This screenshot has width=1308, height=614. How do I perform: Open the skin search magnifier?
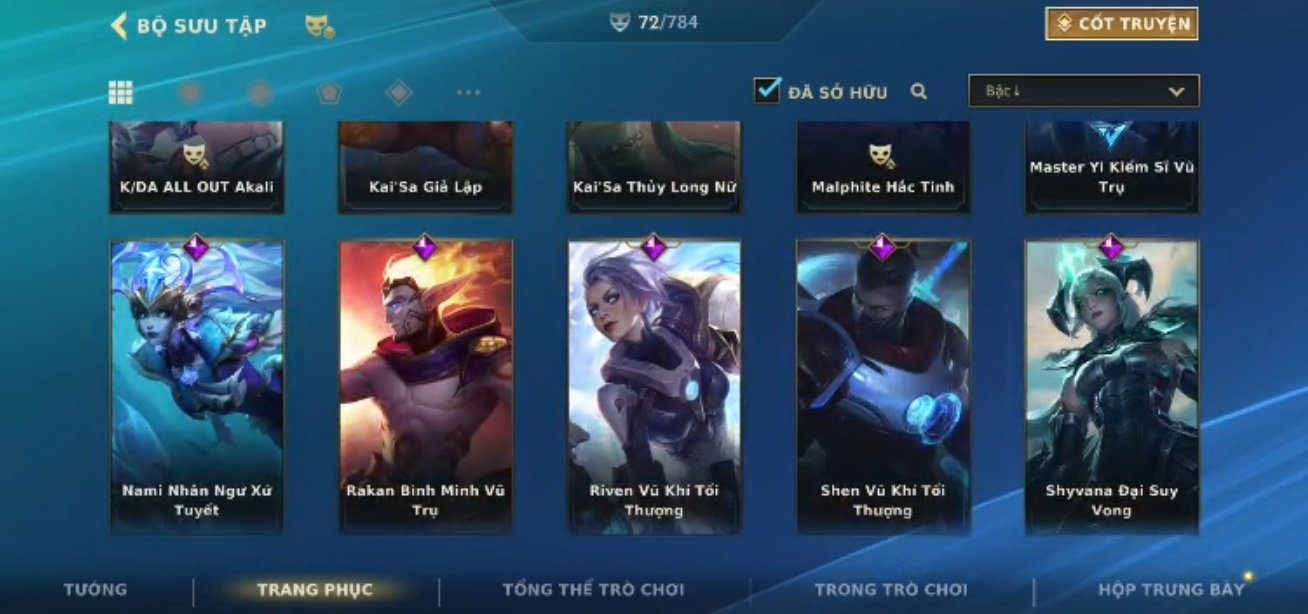[x=919, y=92]
